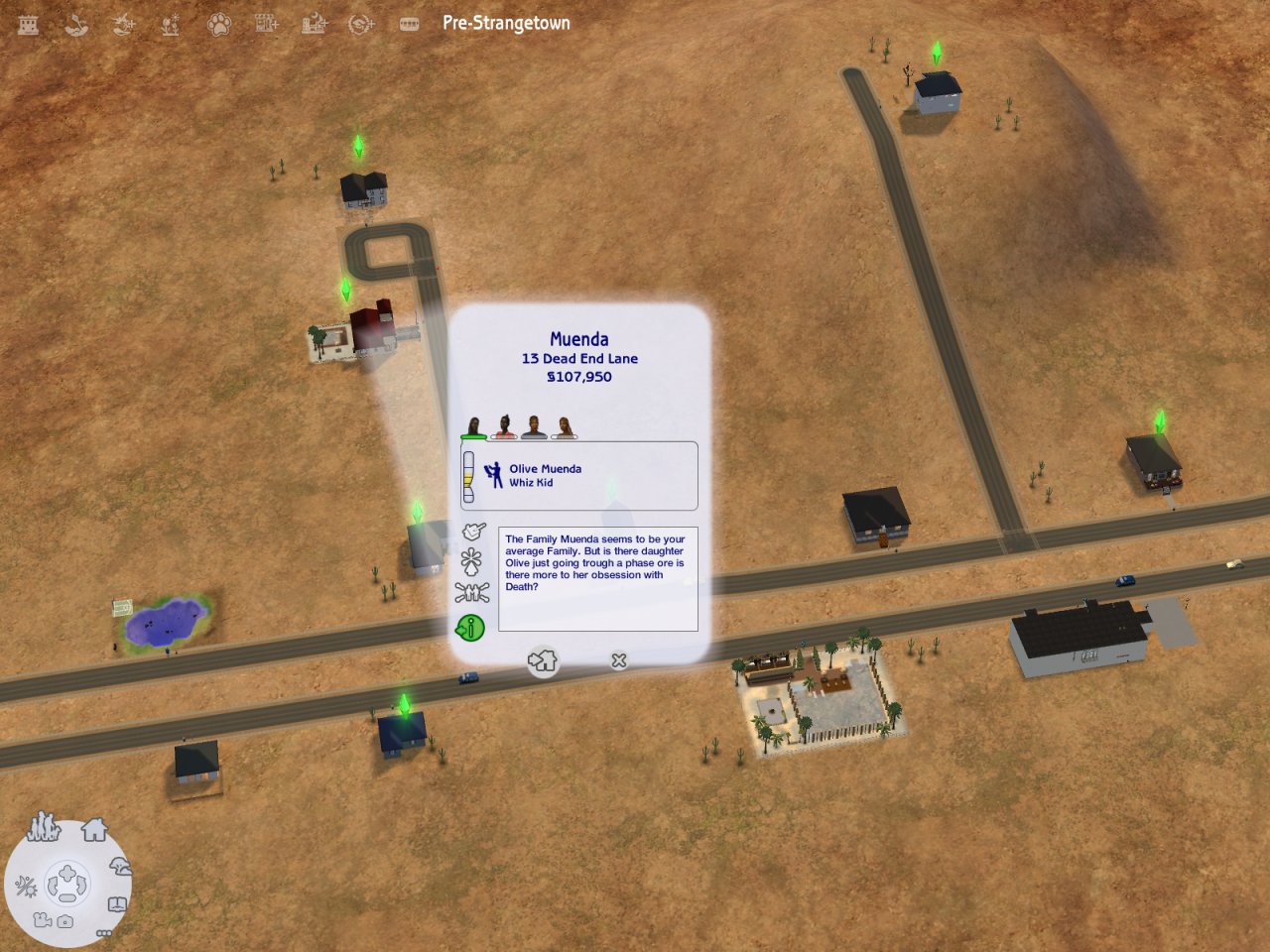Select the green information icon in the panel
This screenshot has width=1270, height=952.
pos(470,628)
